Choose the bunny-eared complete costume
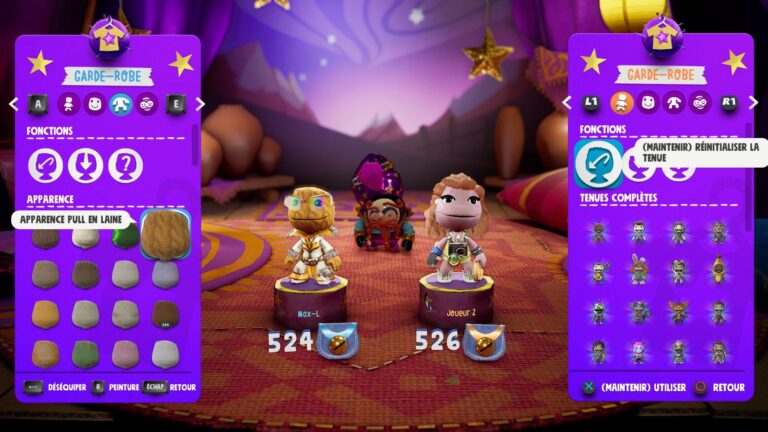 pyautogui.click(x=638, y=268)
